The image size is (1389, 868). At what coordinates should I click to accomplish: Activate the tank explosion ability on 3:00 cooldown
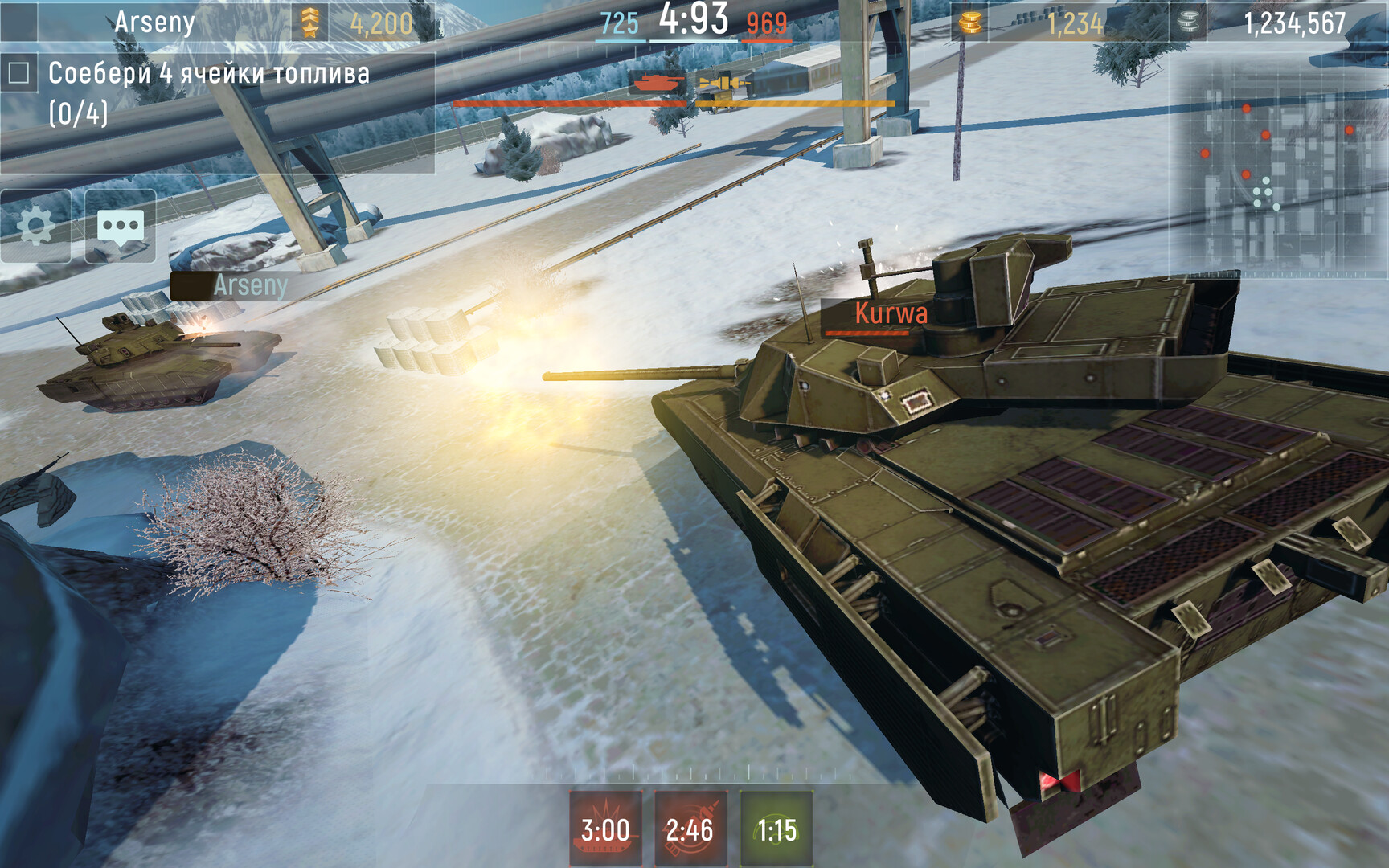[601, 828]
